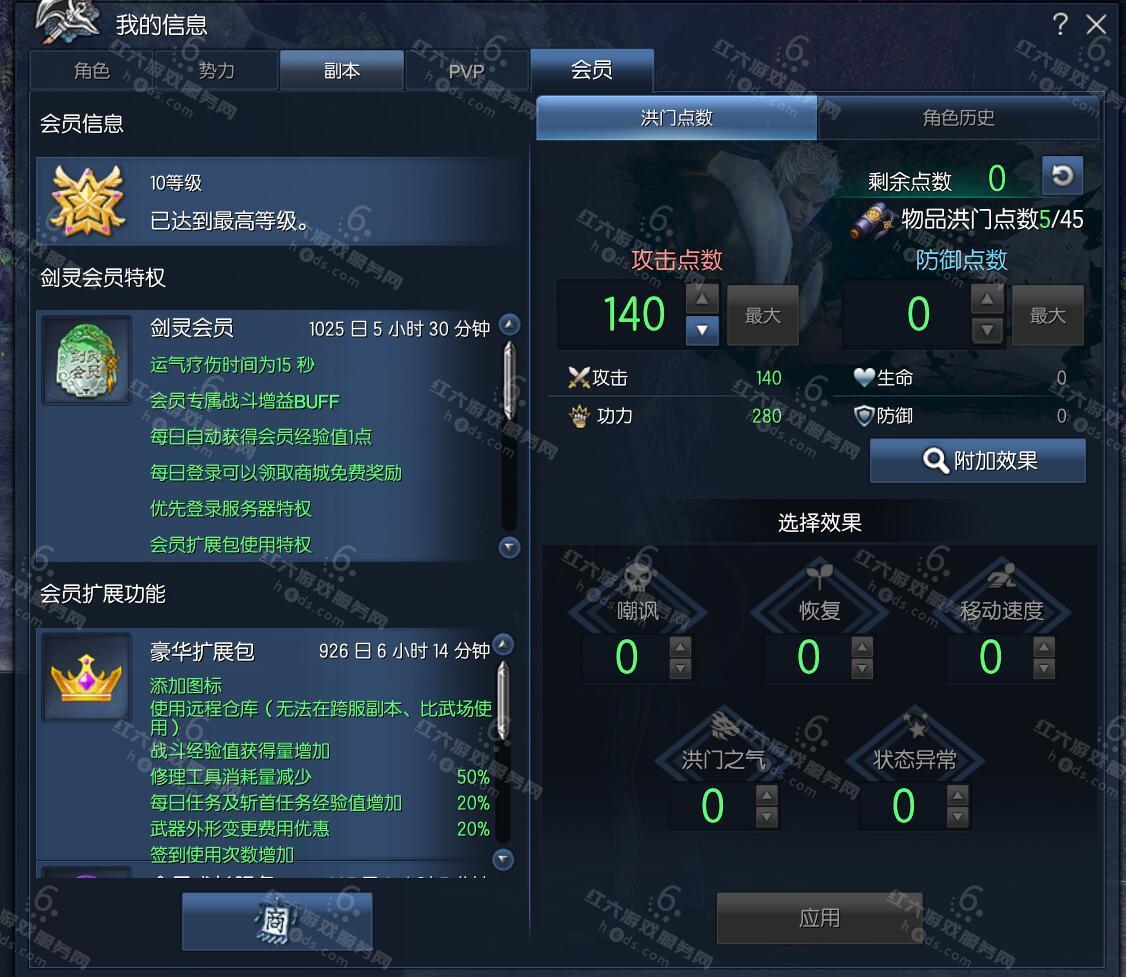The image size is (1126, 977).
Task: Click the 应用 apply button
Action: pos(819,918)
